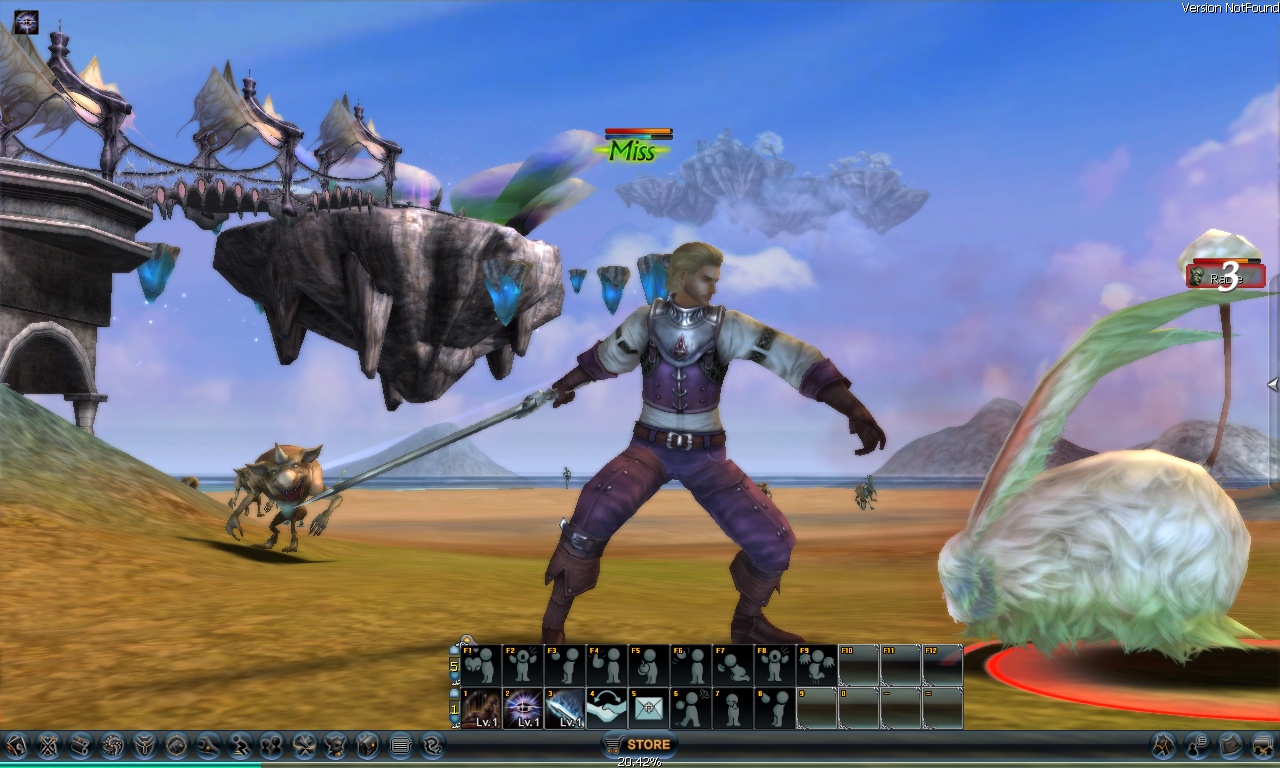Image resolution: width=1280 pixels, height=768 pixels.
Task: Select the Lv.1 sword skill in slot 3
Action: [x=566, y=706]
